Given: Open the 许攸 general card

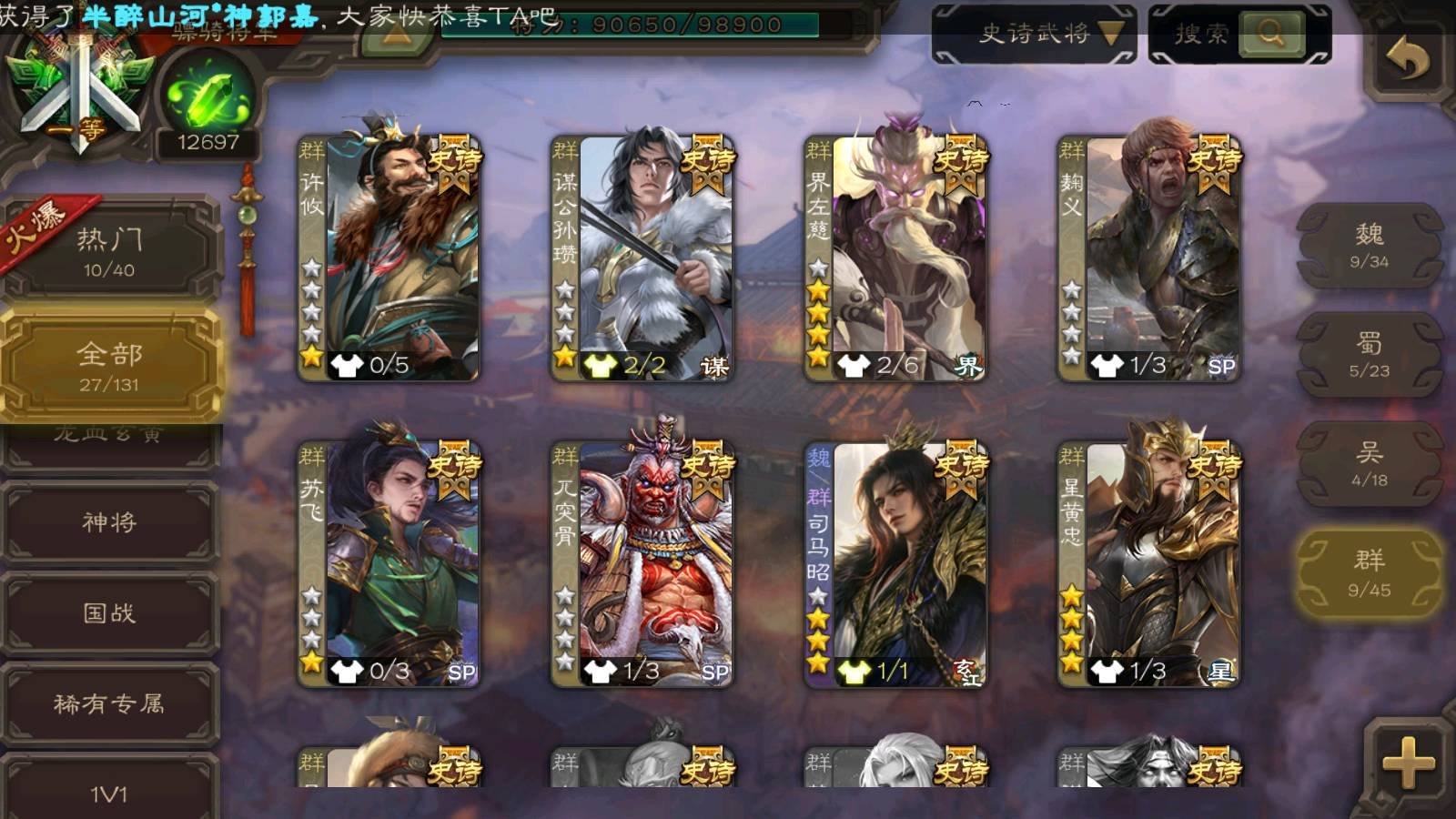Looking at the screenshot, I should (390, 259).
